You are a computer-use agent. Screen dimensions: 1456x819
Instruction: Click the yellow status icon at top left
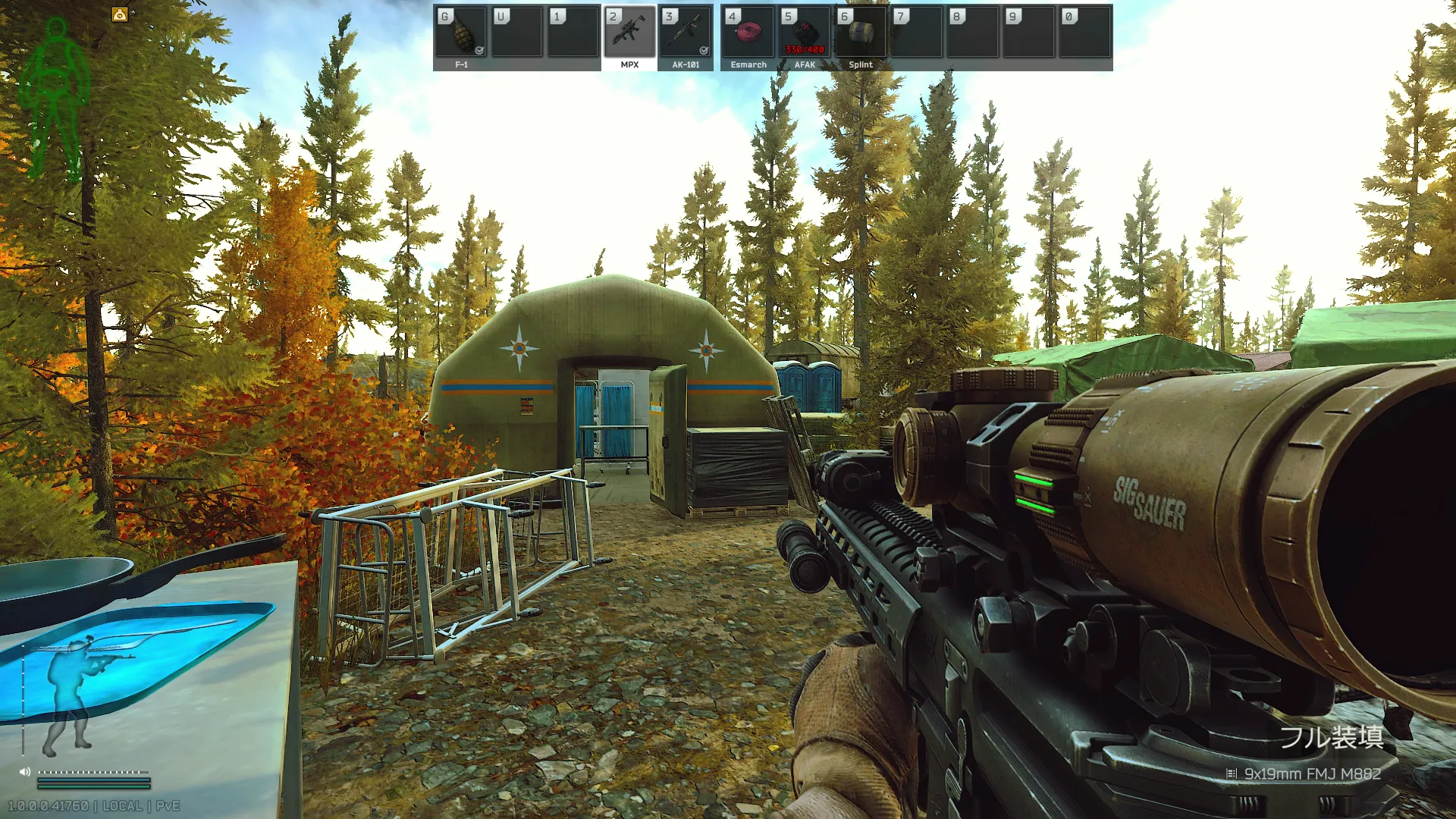pos(120,14)
